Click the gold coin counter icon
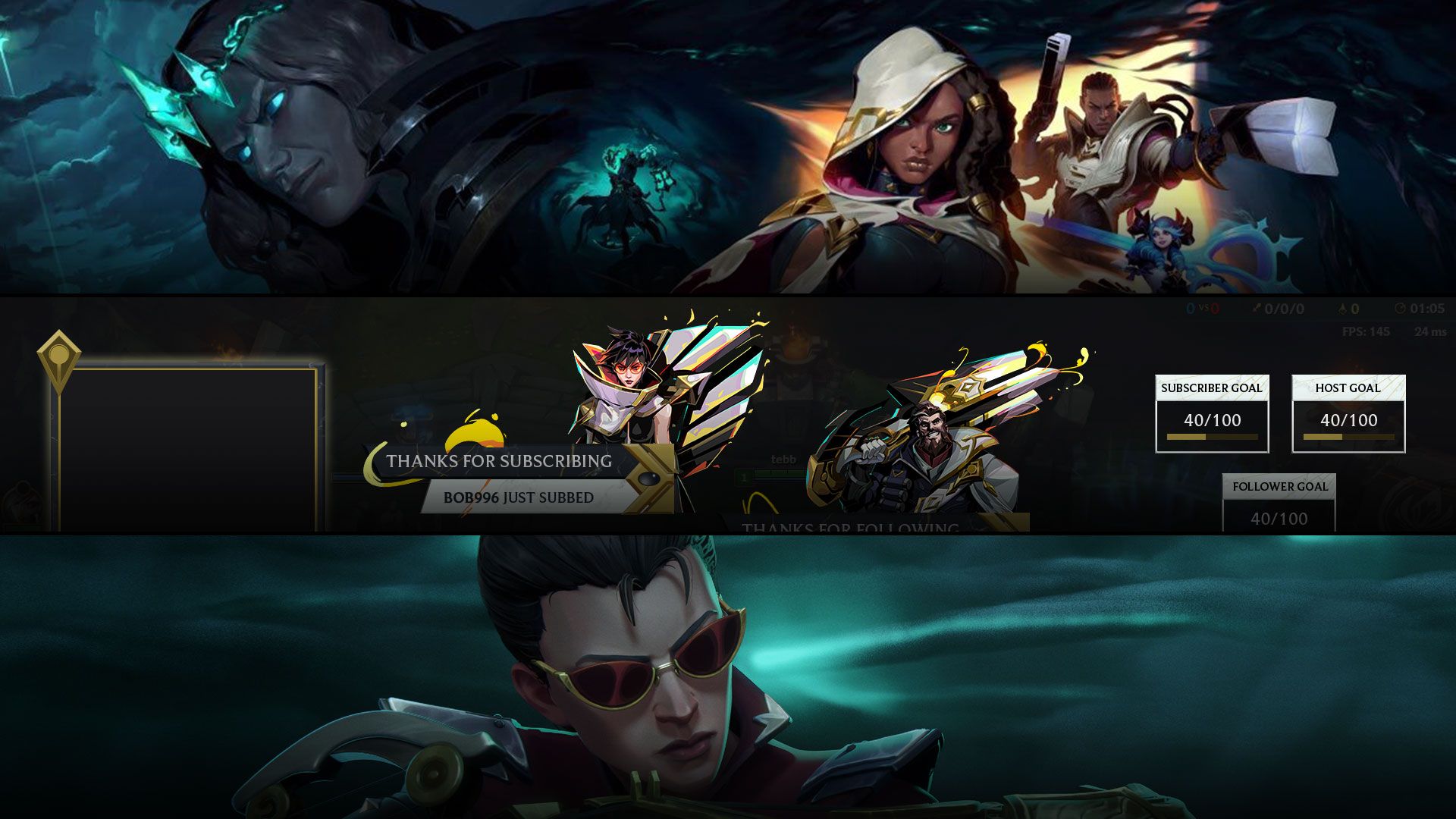The image size is (1456, 819). (x=1344, y=308)
